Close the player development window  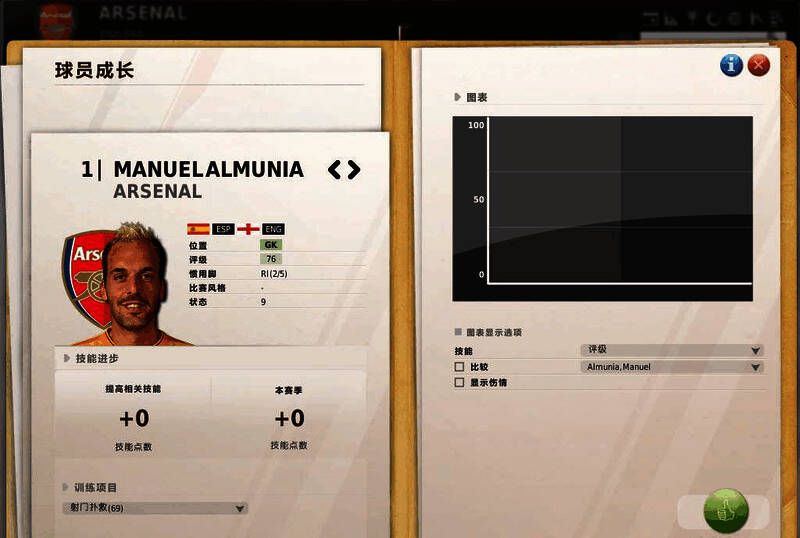point(759,66)
